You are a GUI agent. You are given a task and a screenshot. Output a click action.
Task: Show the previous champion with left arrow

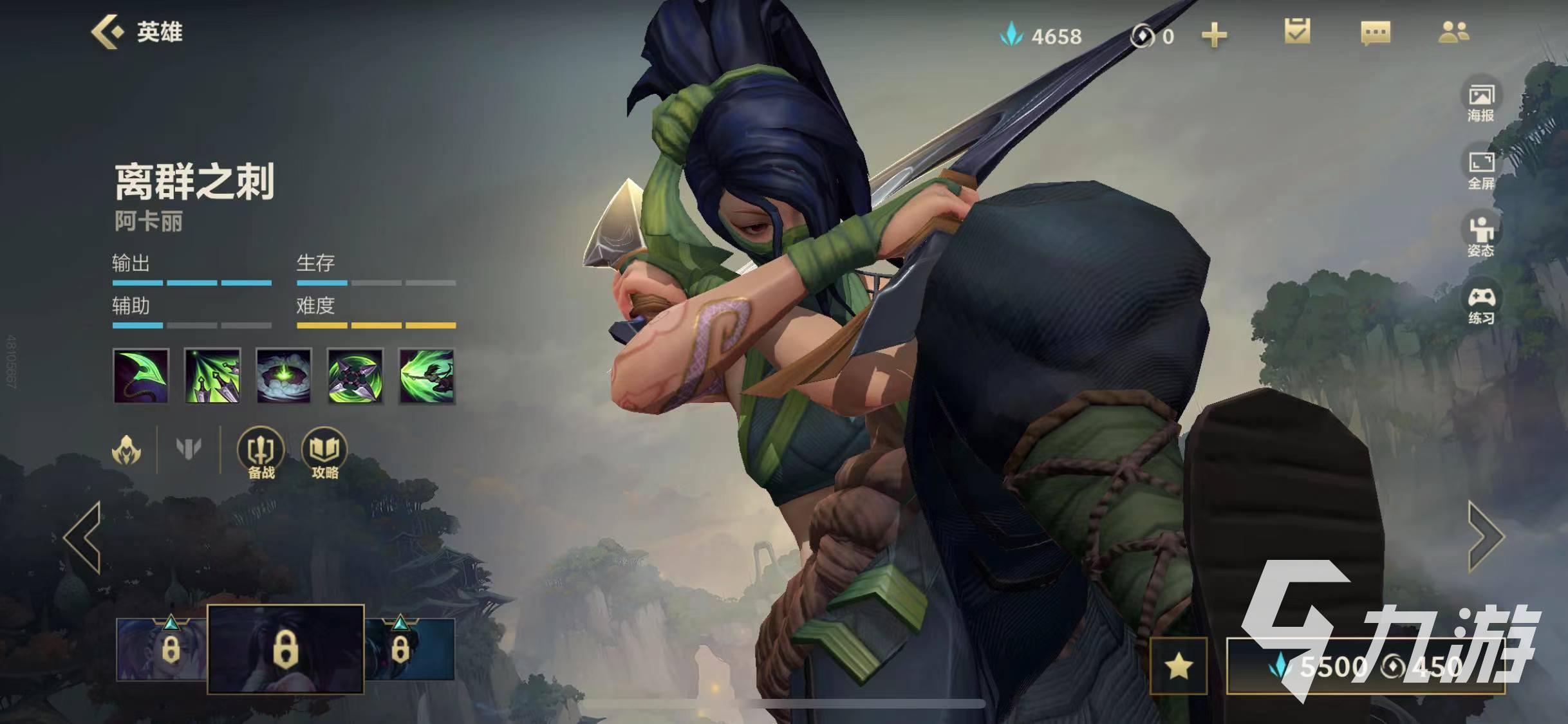(83, 537)
